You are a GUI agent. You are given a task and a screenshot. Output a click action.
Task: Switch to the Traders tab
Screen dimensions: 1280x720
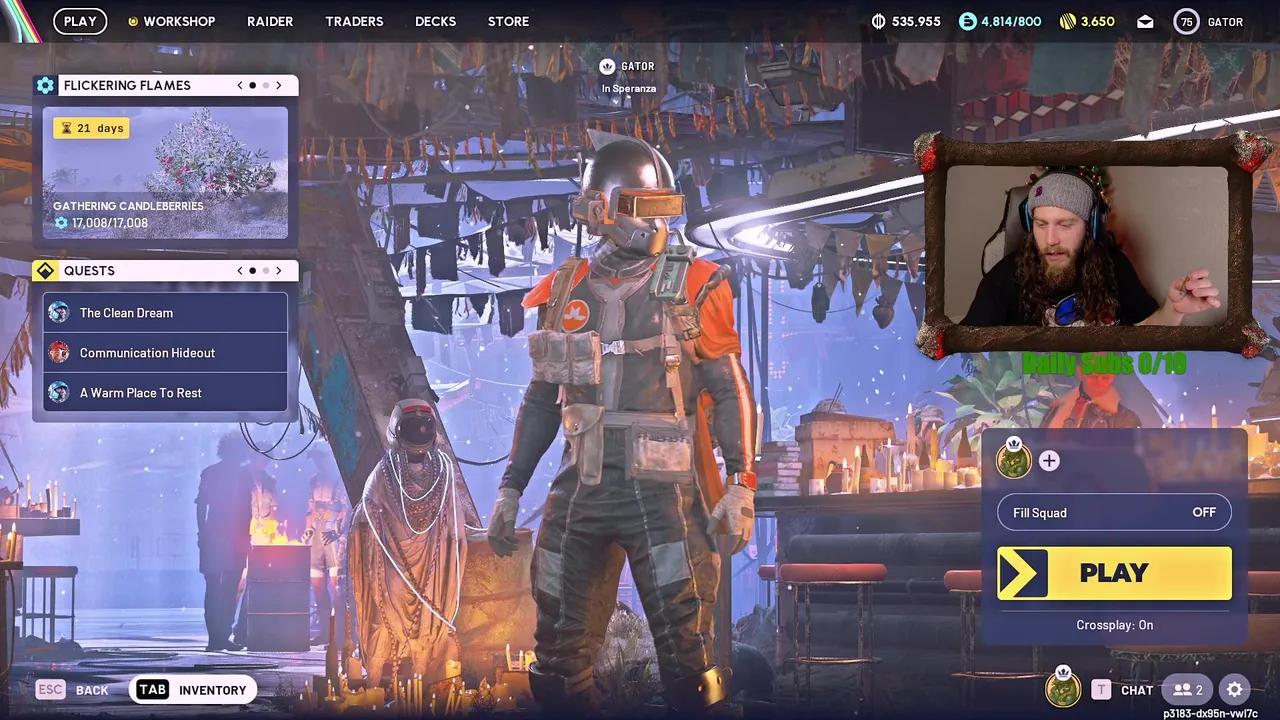tap(354, 21)
